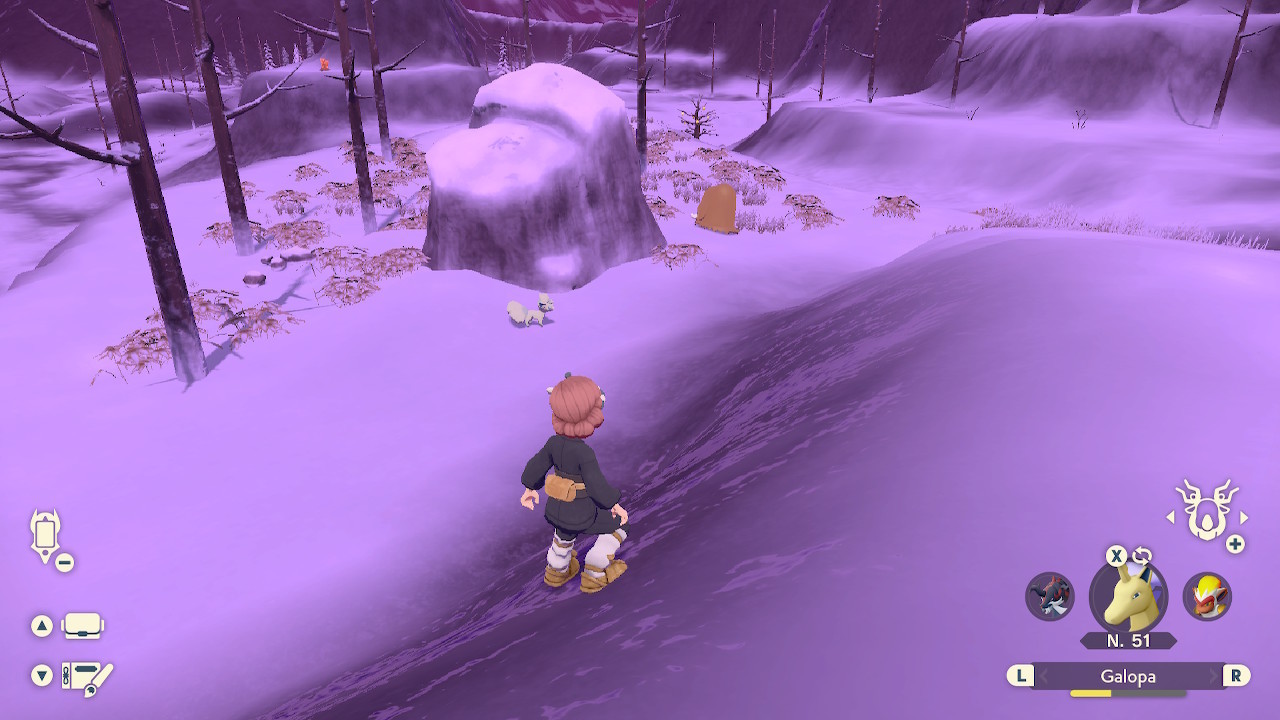Click the Galopa name bar
Screen dimensions: 1280x720
(x=1128, y=676)
